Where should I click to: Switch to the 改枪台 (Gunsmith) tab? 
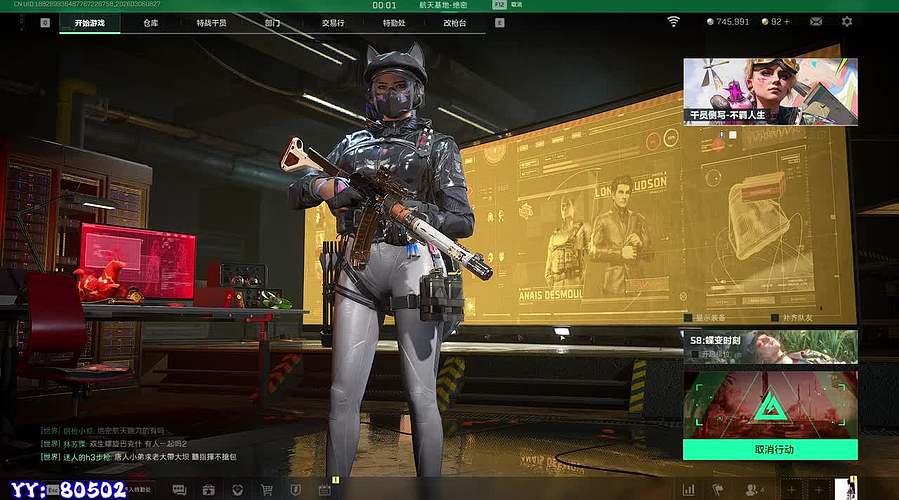pos(455,21)
